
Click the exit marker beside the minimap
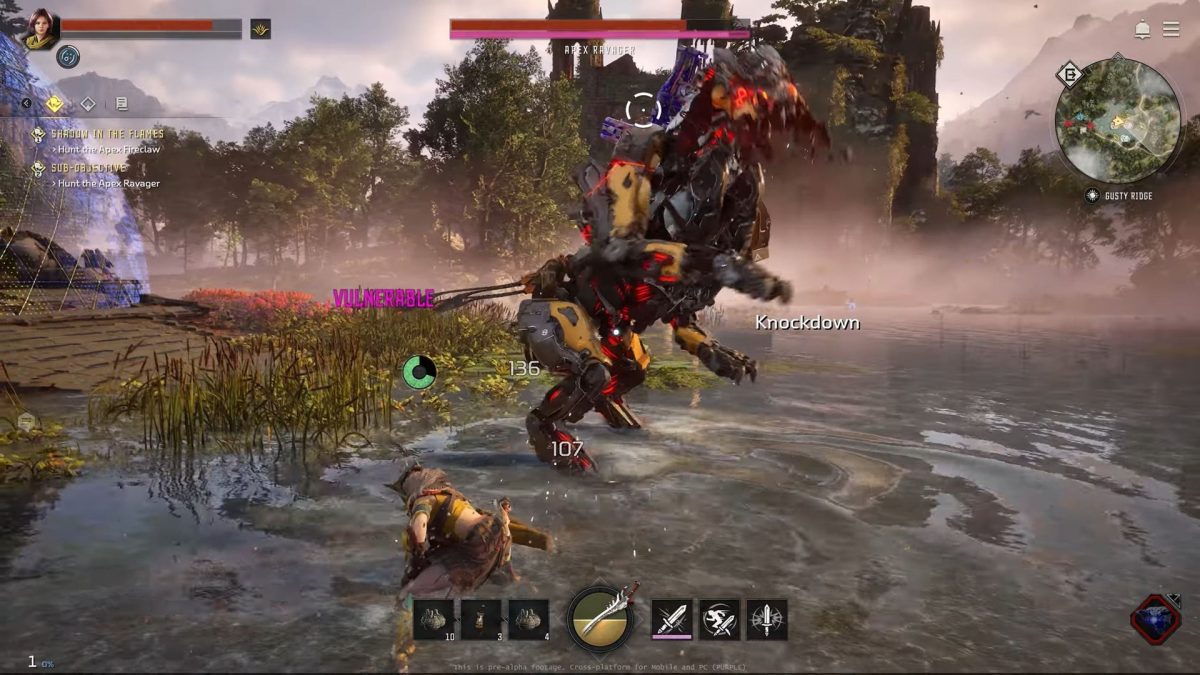pyautogui.click(x=1071, y=75)
